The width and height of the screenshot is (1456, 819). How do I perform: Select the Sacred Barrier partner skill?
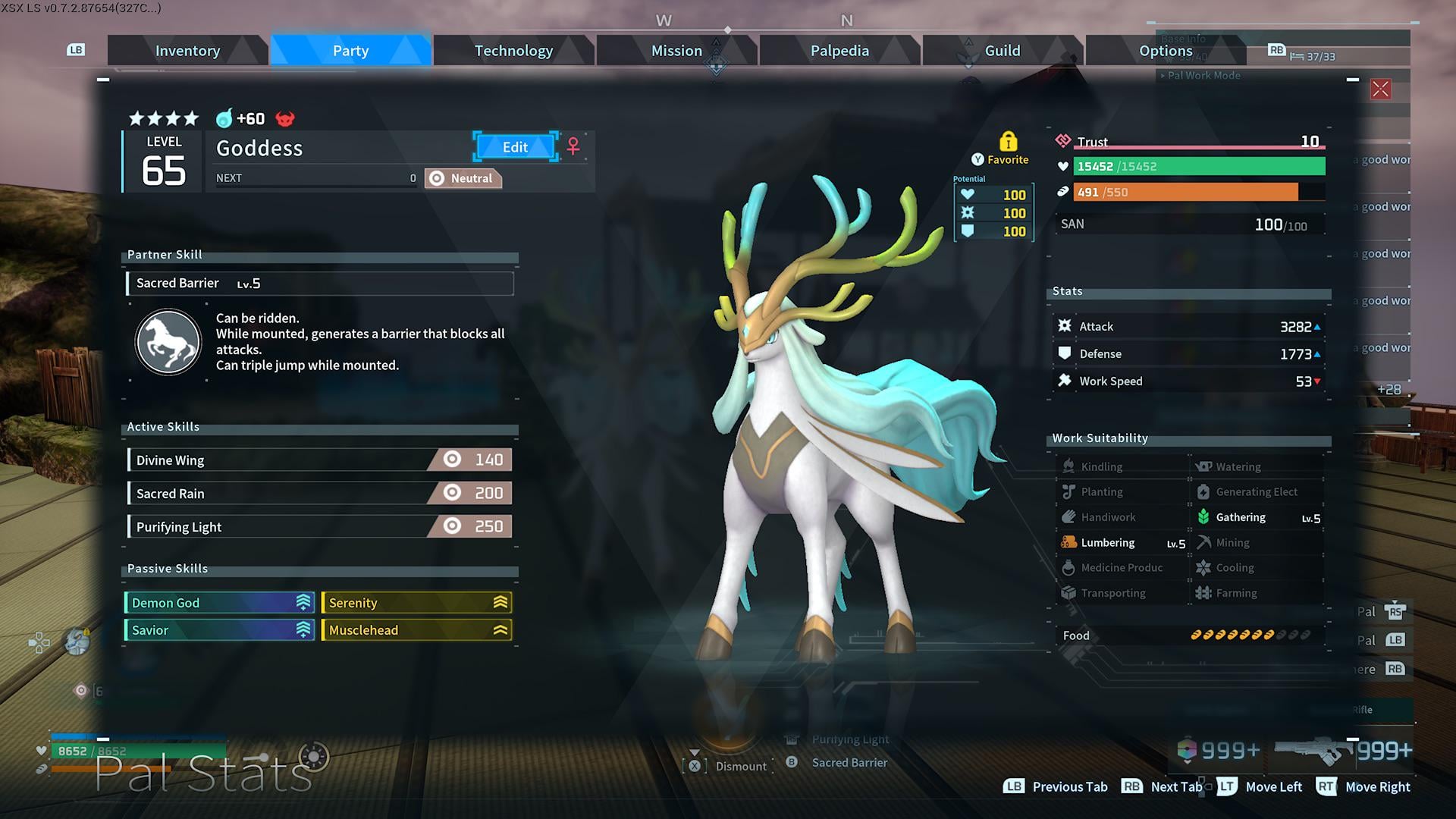[319, 284]
